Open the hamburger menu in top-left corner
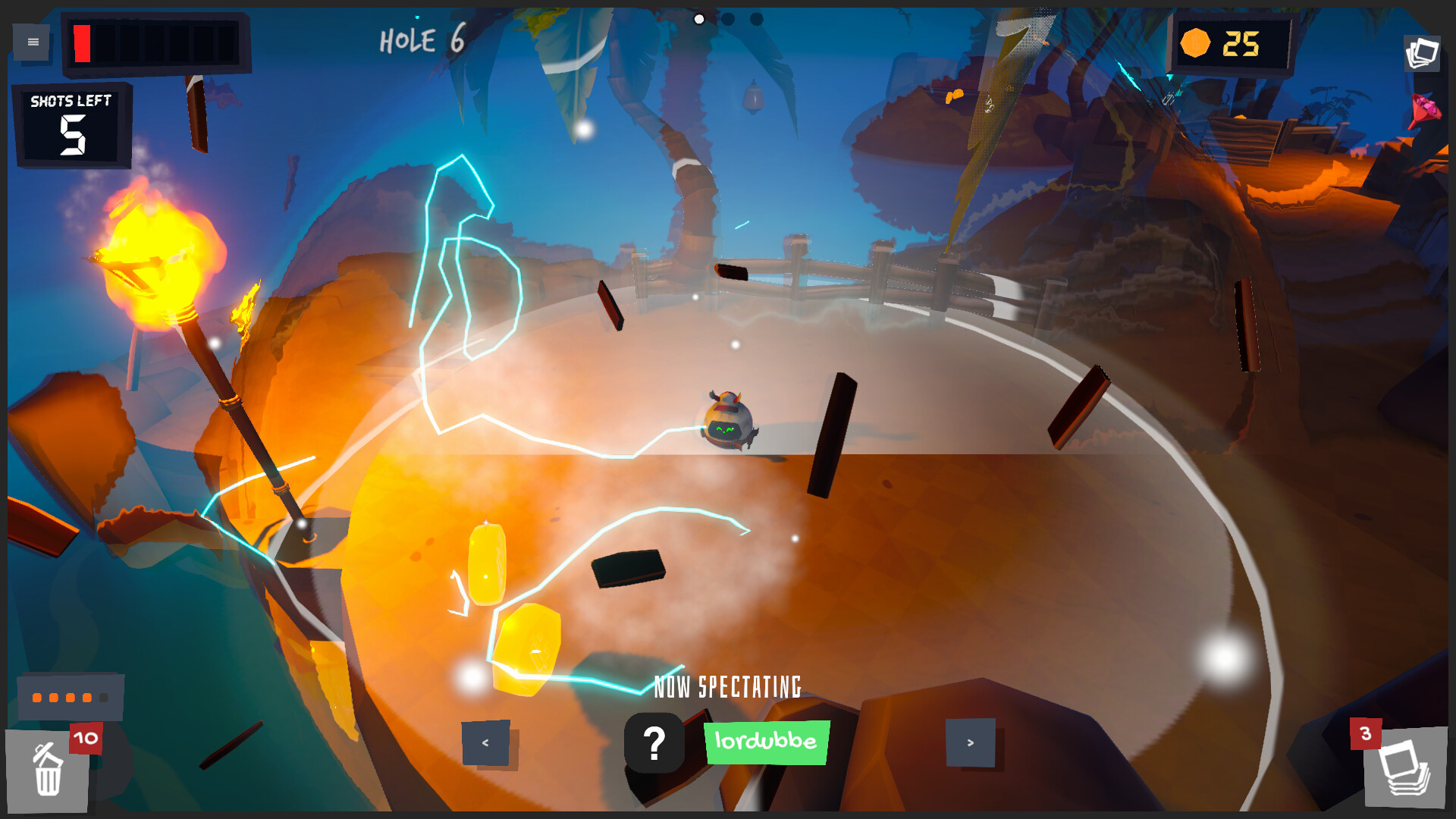Viewport: 1456px width, 819px height. pos(32,42)
